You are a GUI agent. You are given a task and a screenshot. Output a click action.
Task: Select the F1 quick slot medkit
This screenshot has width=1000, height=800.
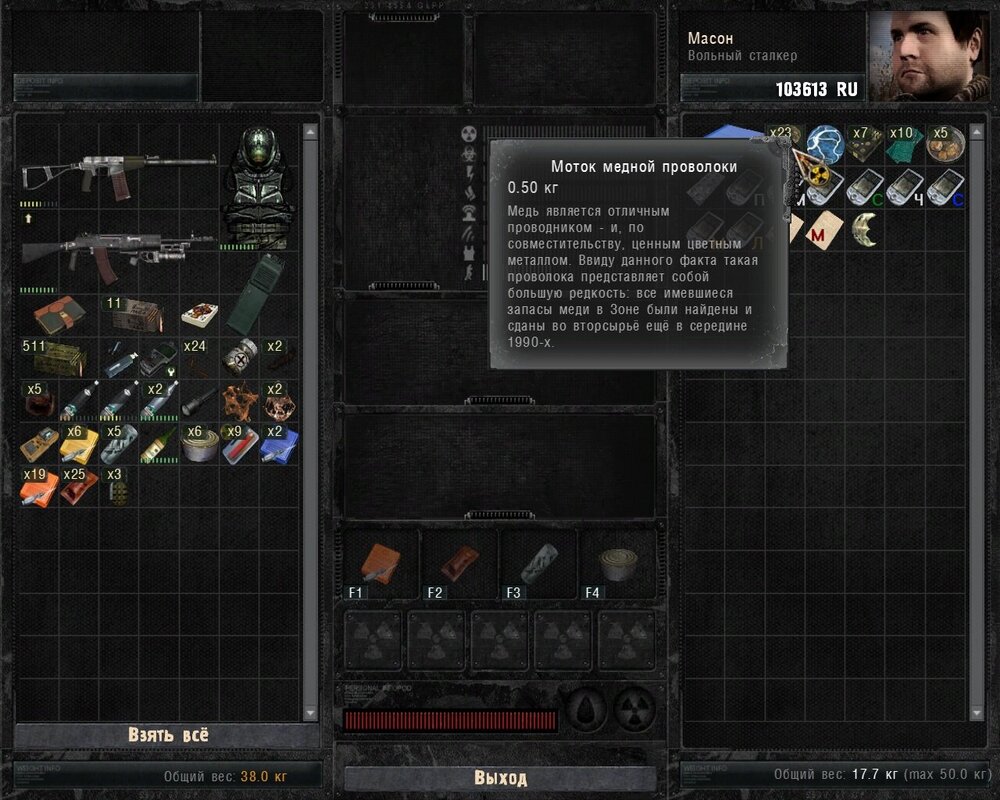tap(379, 565)
